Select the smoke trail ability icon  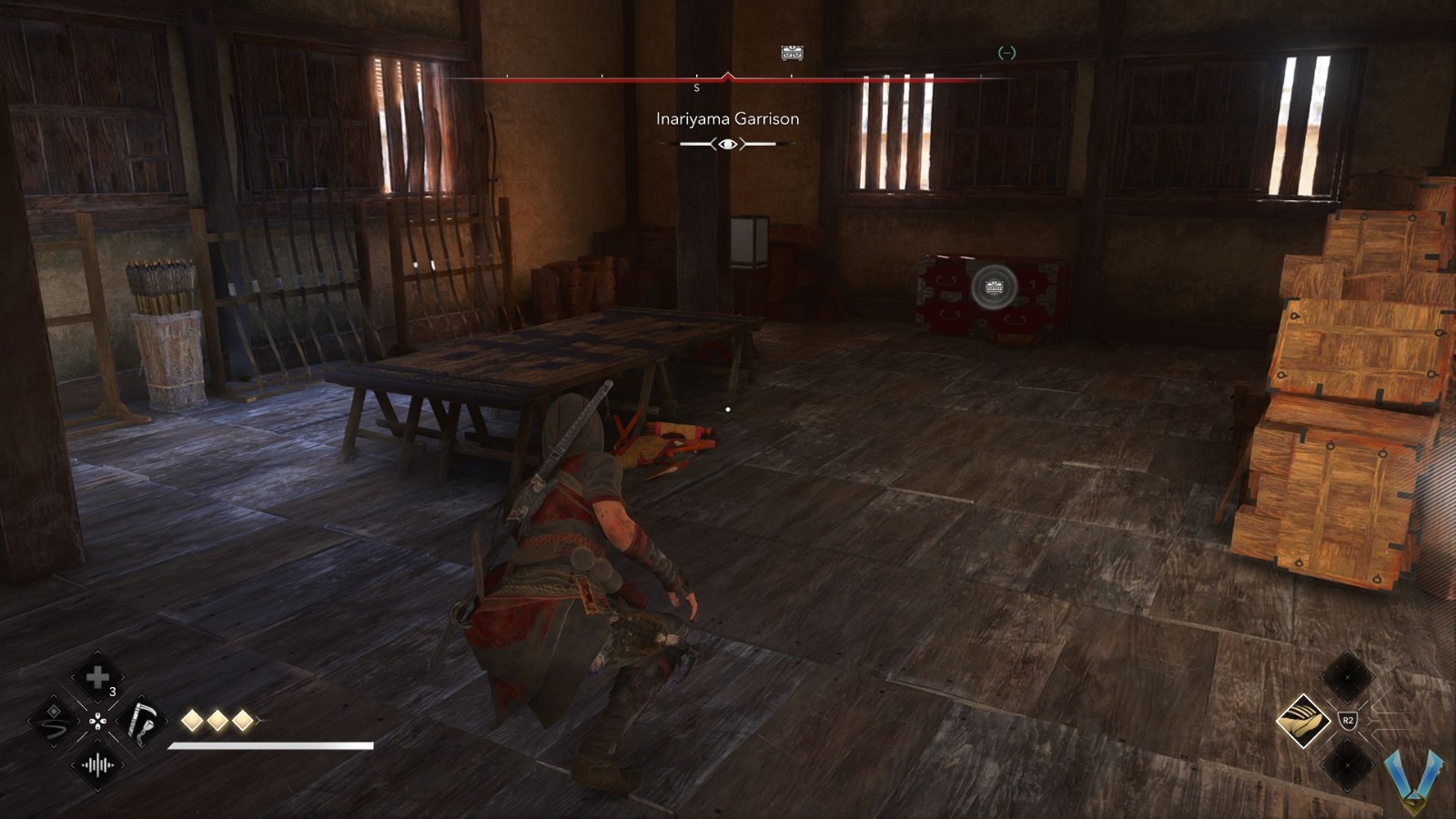coord(55,722)
